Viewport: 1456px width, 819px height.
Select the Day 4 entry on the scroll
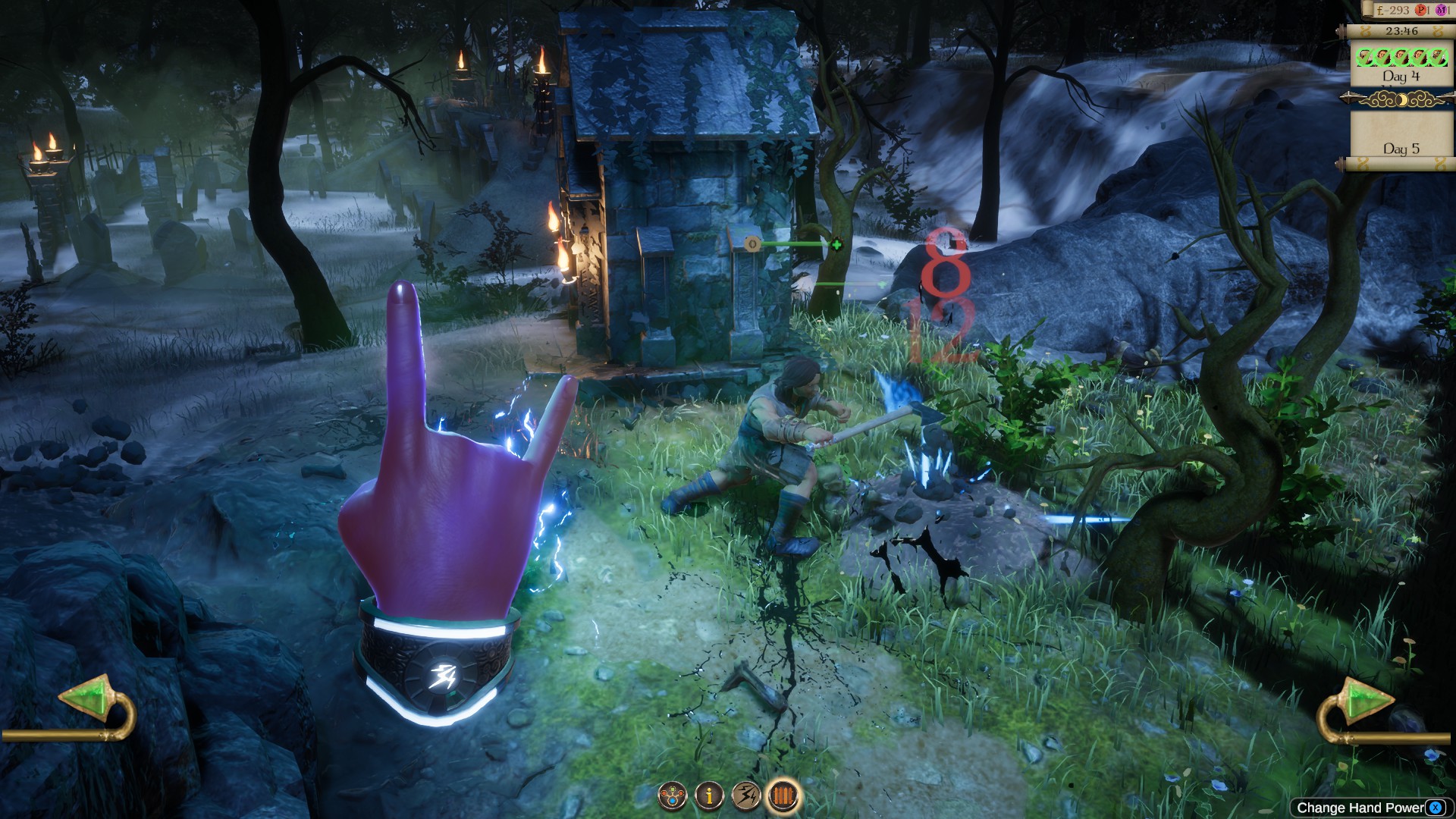(1401, 76)
